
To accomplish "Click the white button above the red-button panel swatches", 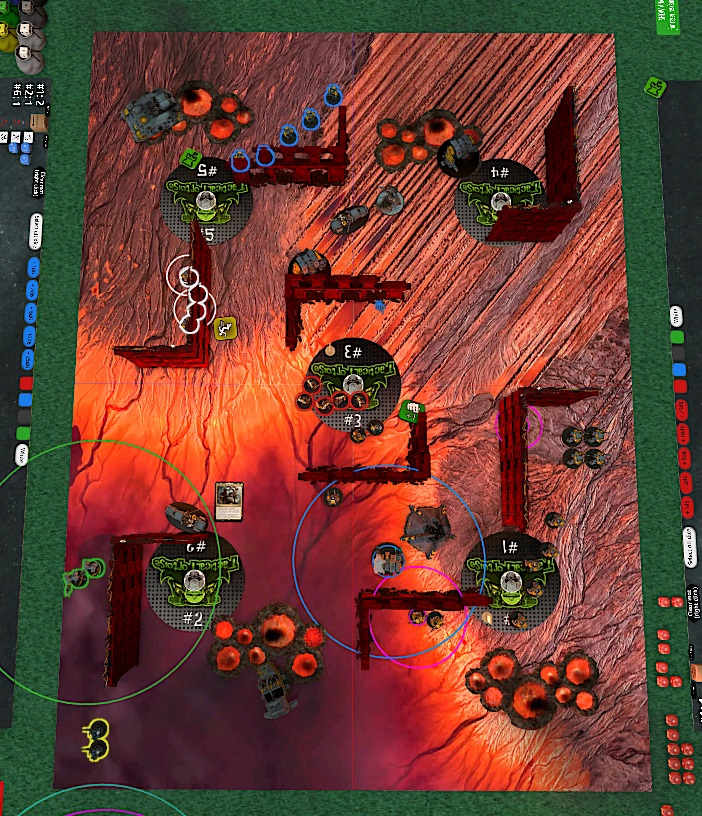I will coord(678,316).
